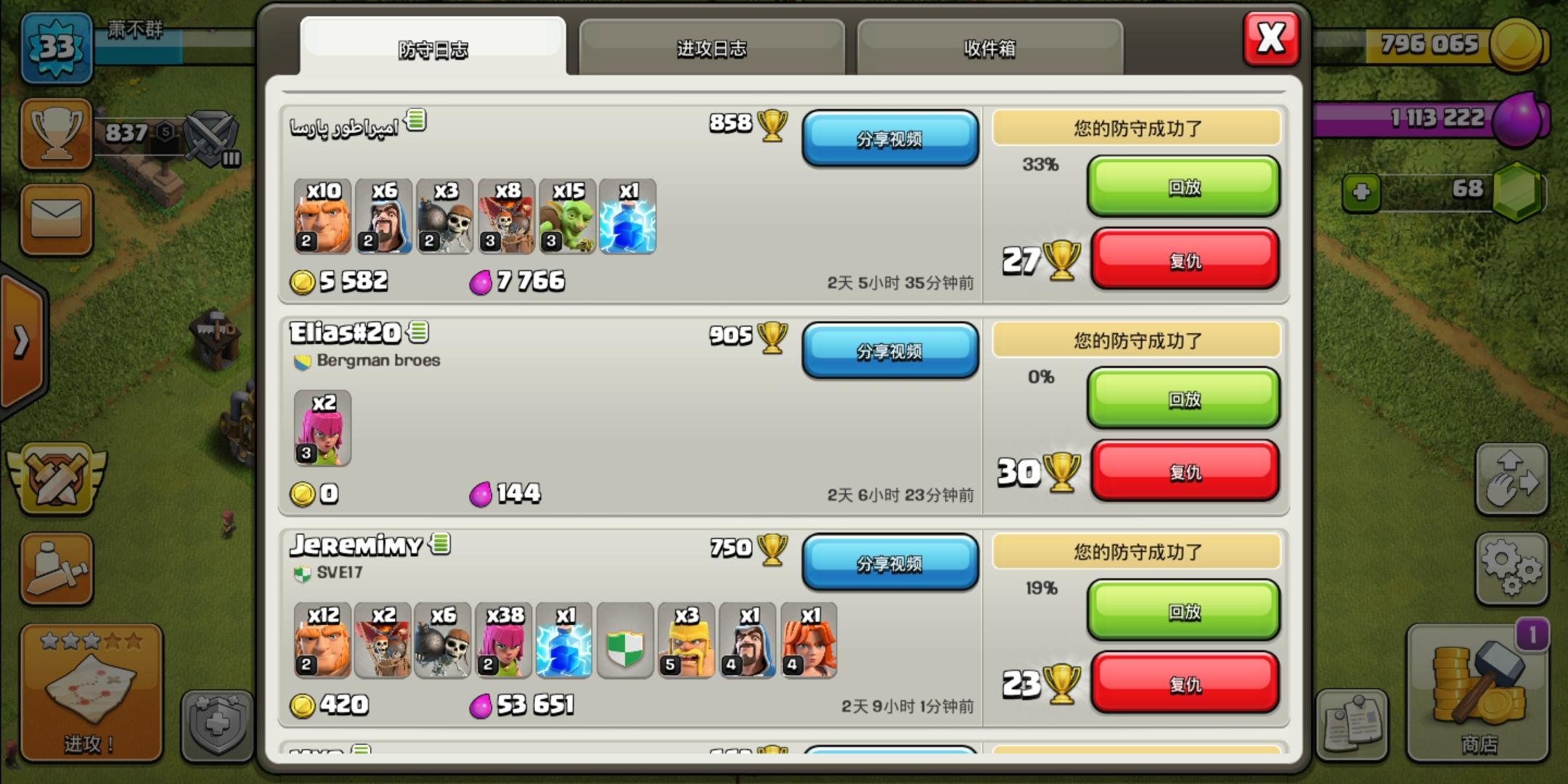Click 回放 for Elias#20's attack
The width and height of the screenshot is (1568, 784).
[1183, 399]
